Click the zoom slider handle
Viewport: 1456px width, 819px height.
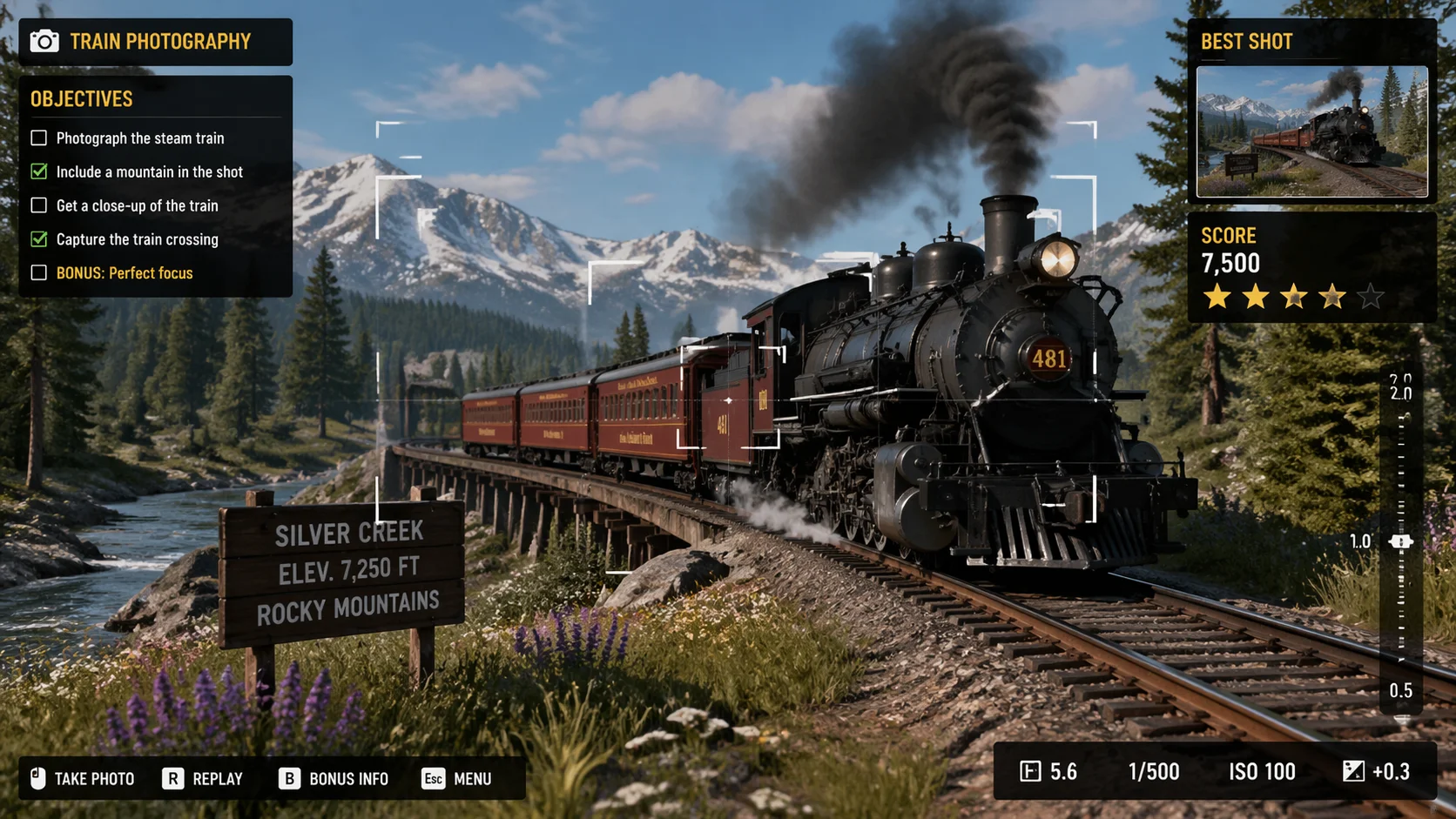point(1401,541)
